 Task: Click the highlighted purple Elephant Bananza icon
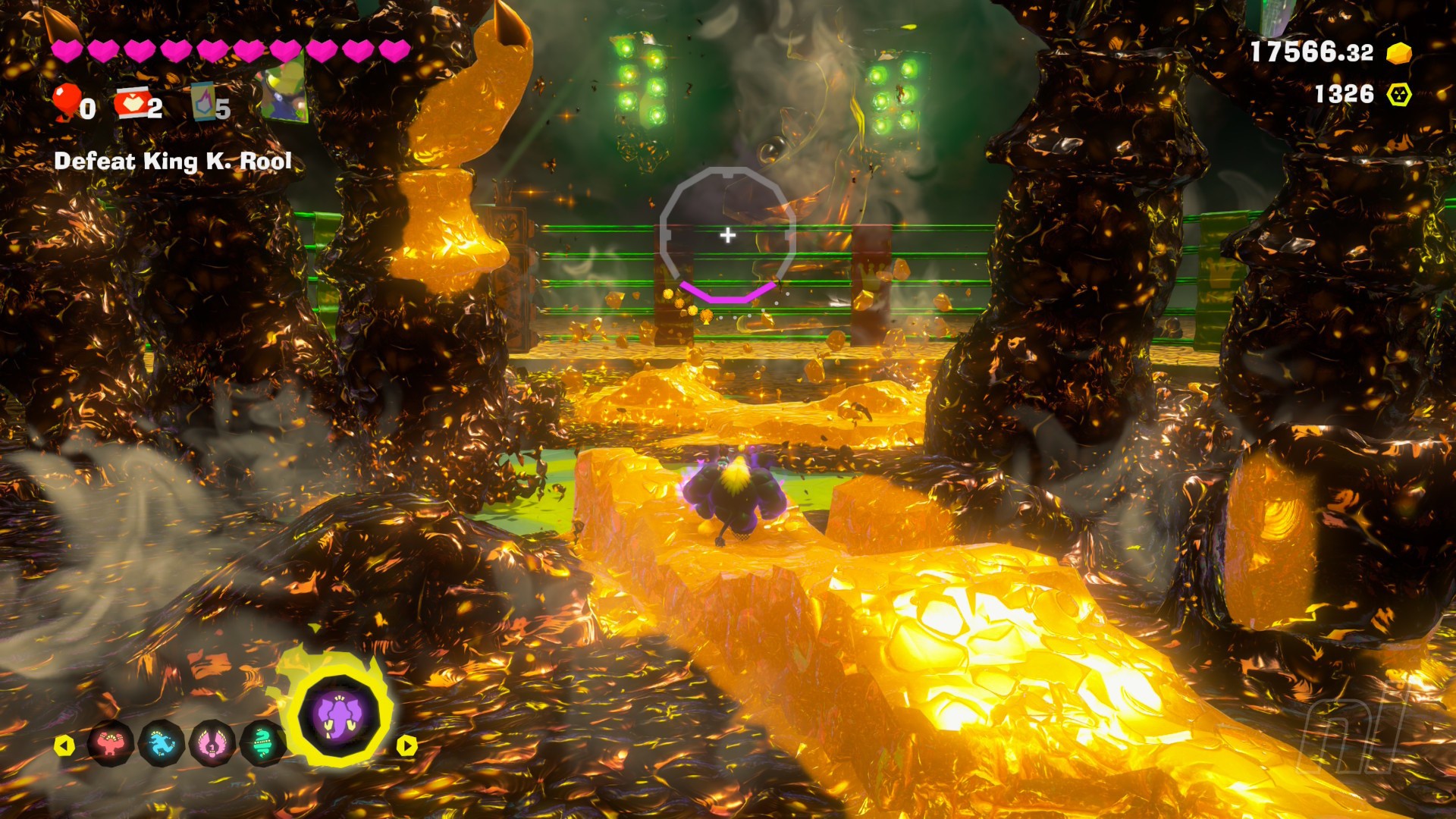tap(338, 717)
